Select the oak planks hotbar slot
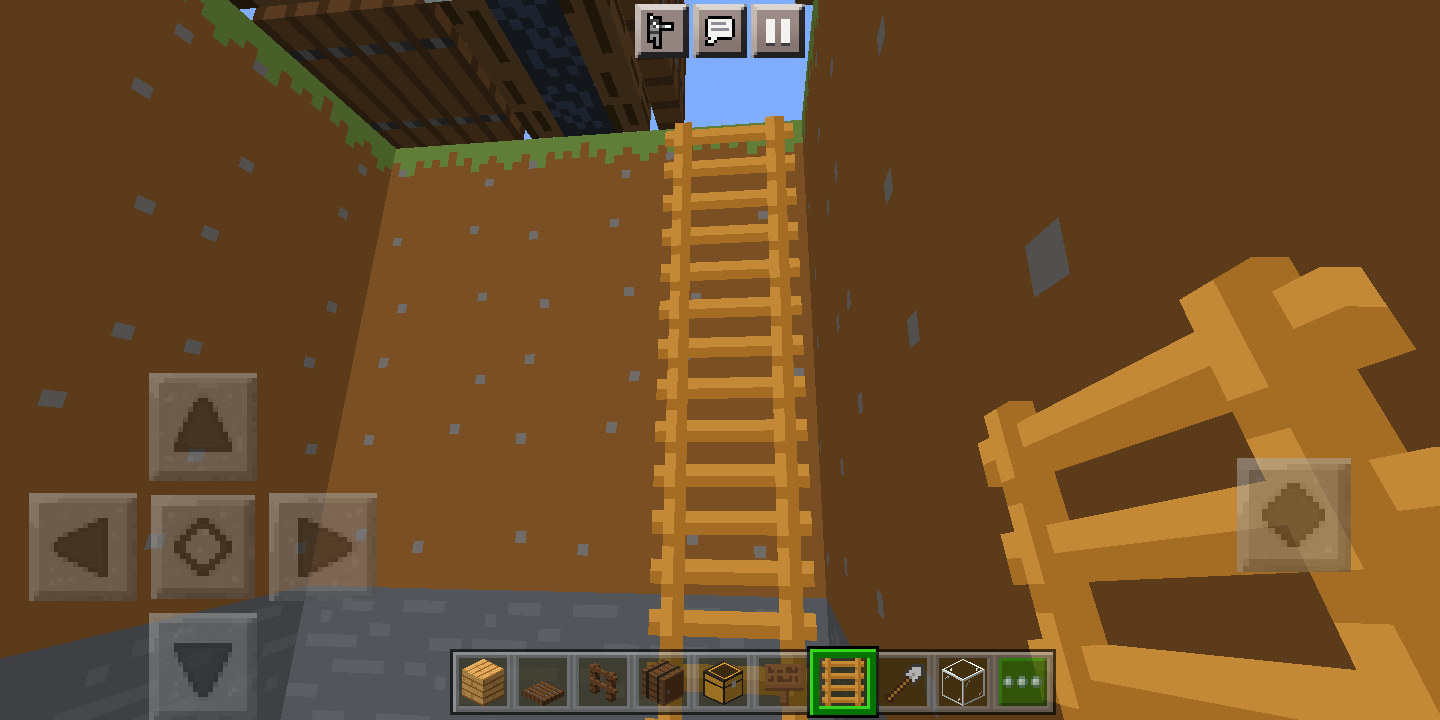The height and width of the screenshot is (720, 1440). [x=482, y=681]
